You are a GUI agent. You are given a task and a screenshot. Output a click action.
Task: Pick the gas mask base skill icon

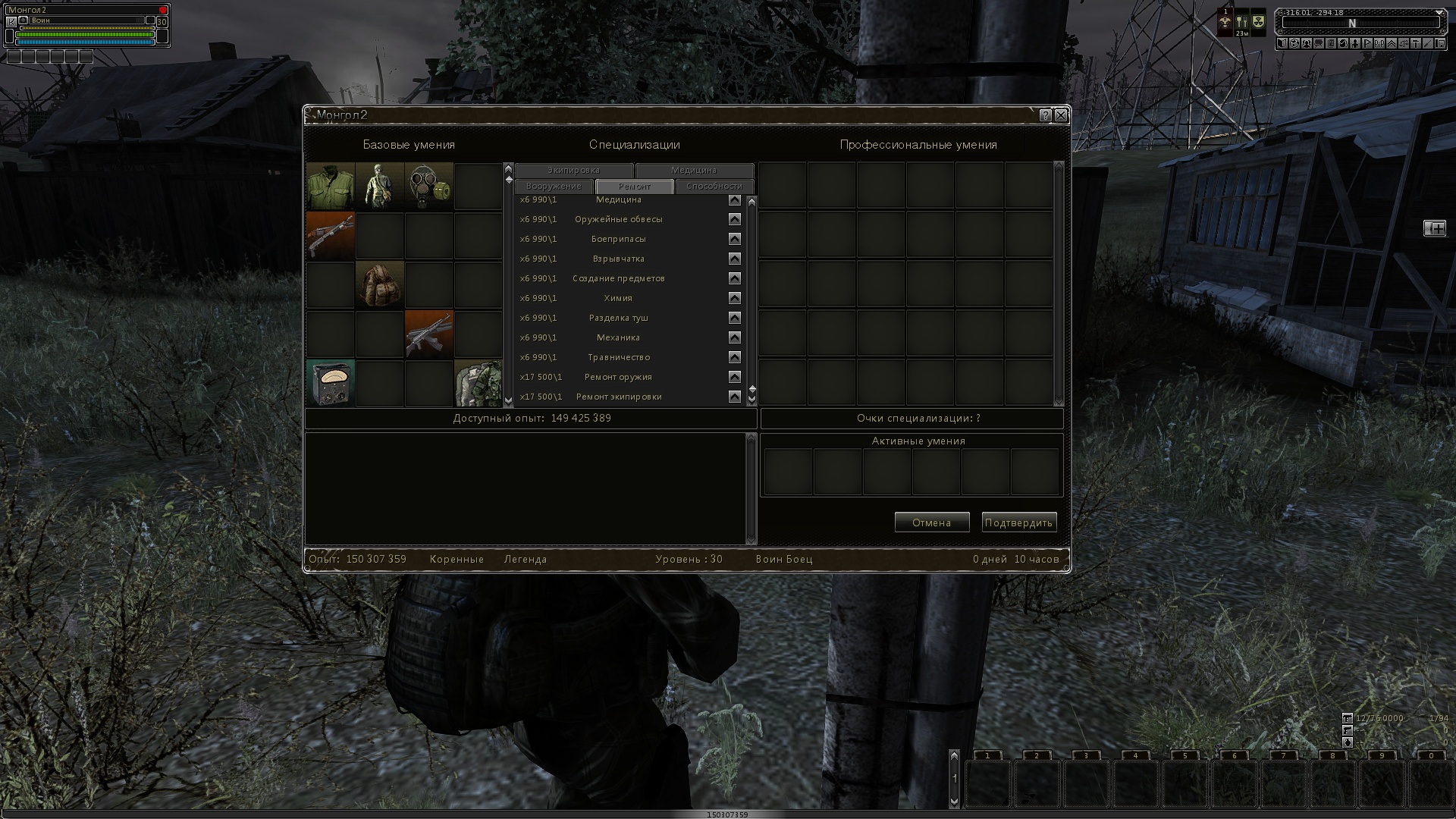tap(429, 186)
